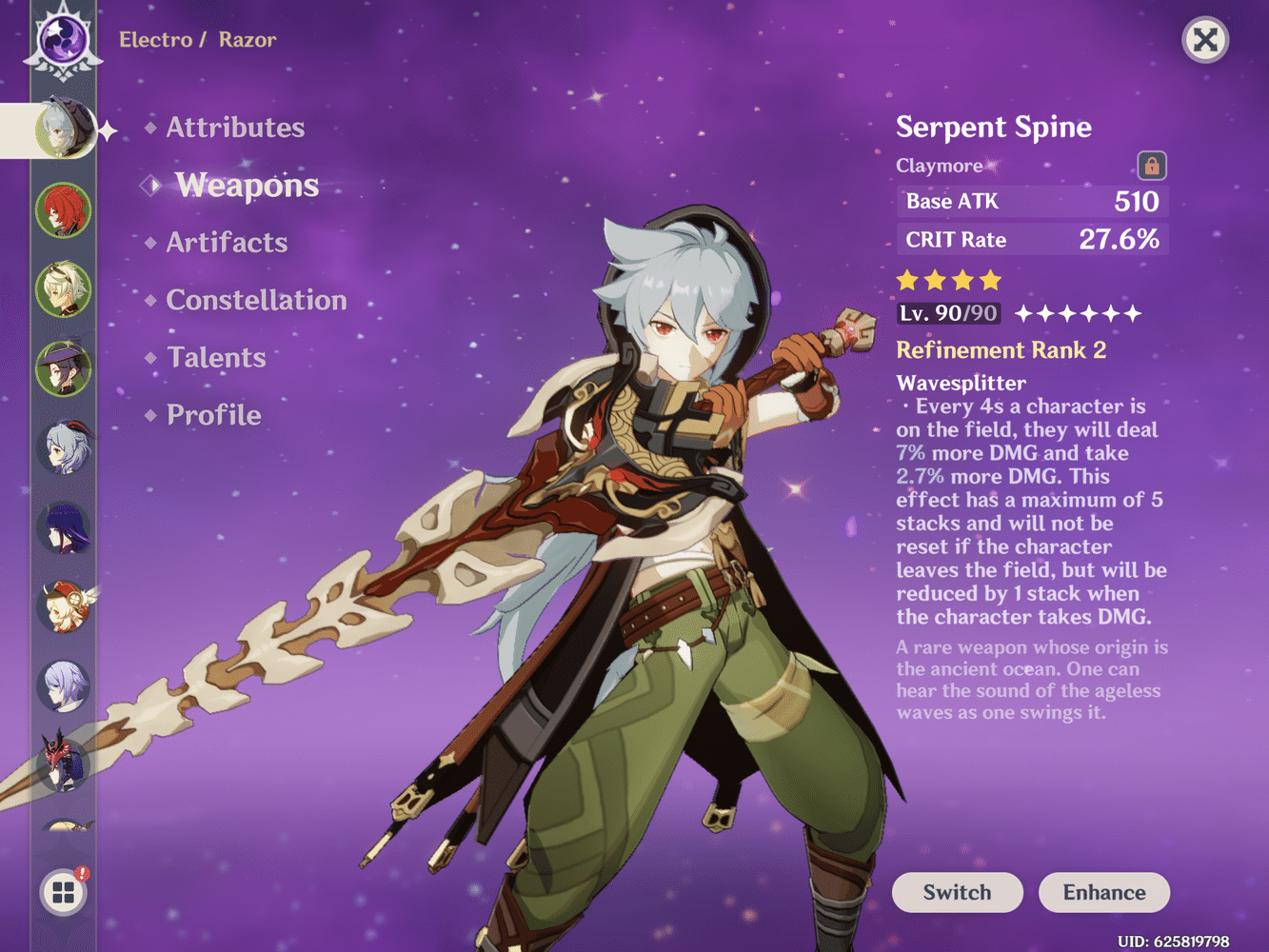1269x952 pixels.
Task: Select Diluc's character portrait
Action: [x=62, y=211]
